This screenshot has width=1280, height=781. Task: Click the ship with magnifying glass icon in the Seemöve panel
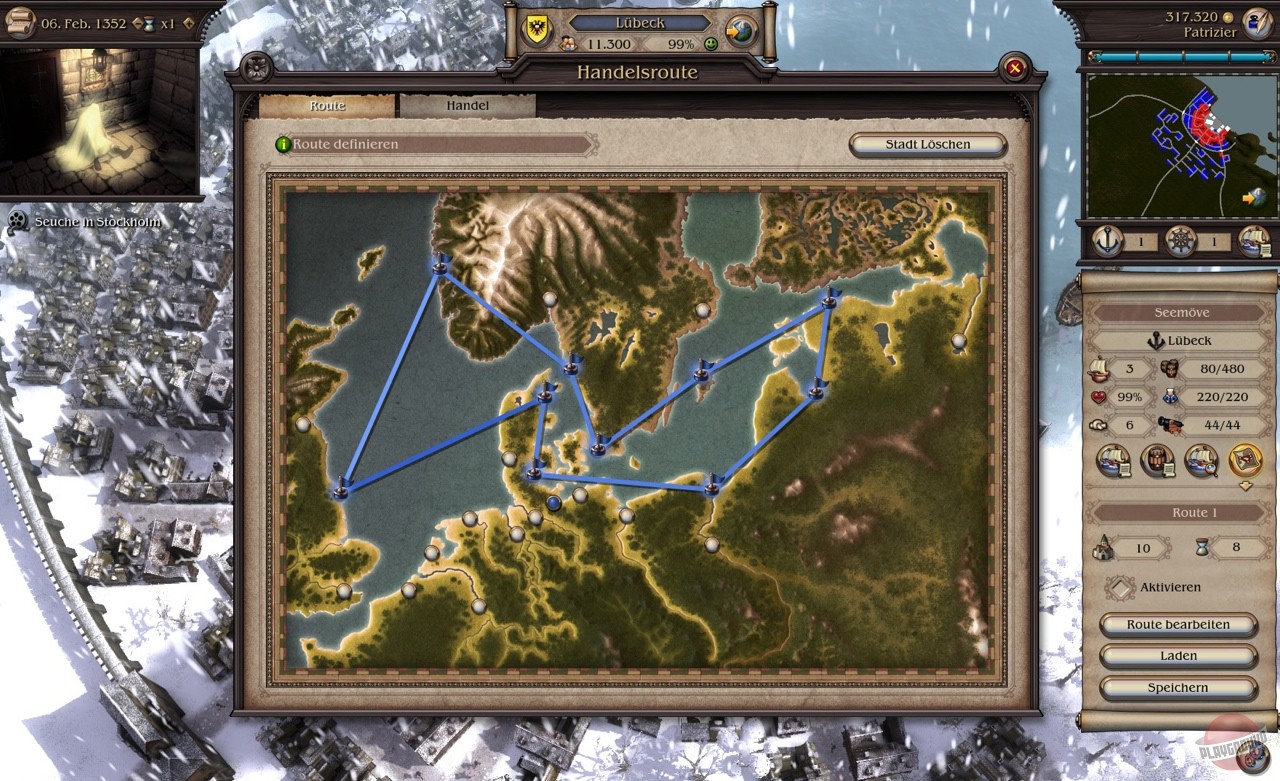pos(1204,461)
